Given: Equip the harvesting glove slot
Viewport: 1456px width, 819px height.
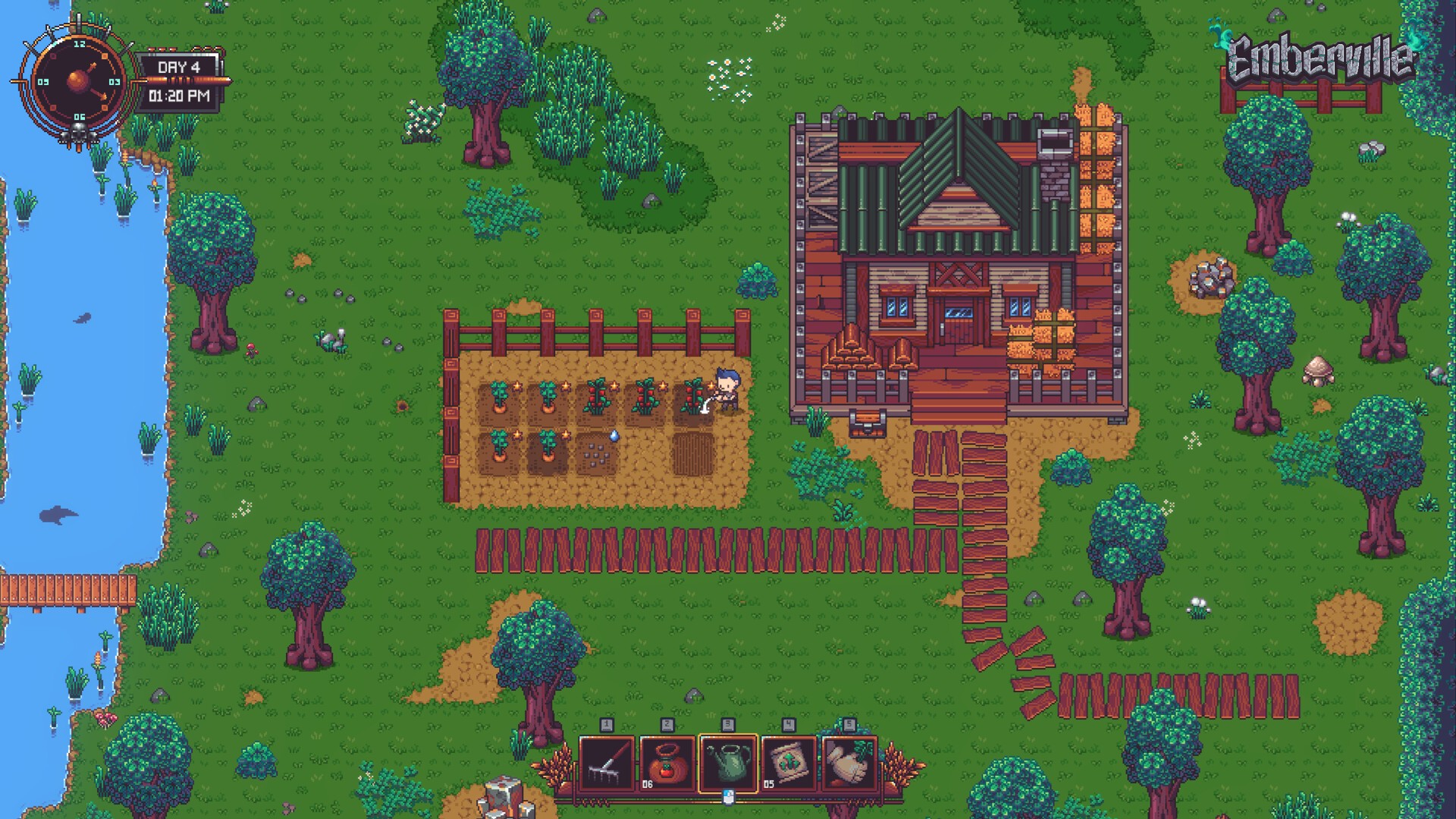Looking at the screenshot, I should 849,764.
